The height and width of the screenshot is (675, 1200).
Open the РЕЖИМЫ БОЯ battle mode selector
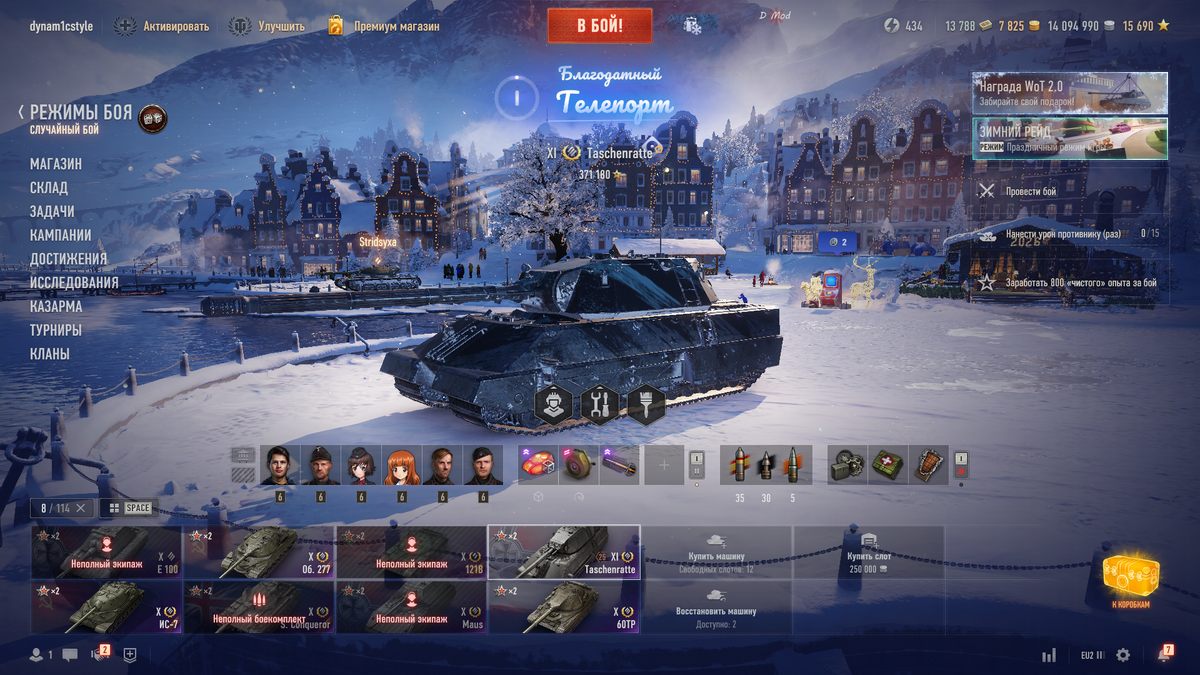[x=81, y=114]
